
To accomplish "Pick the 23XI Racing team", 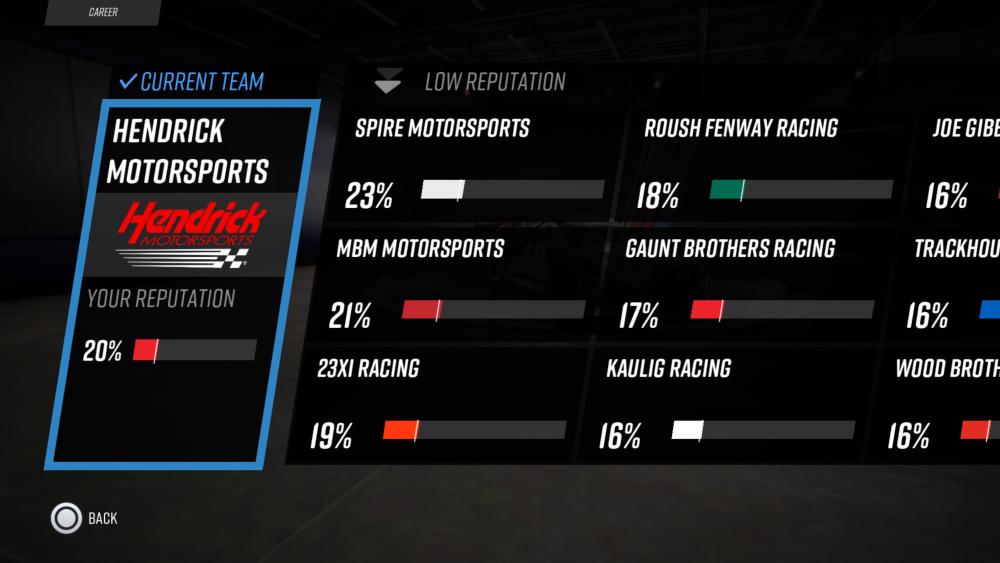I will click(x=438, y=403).
